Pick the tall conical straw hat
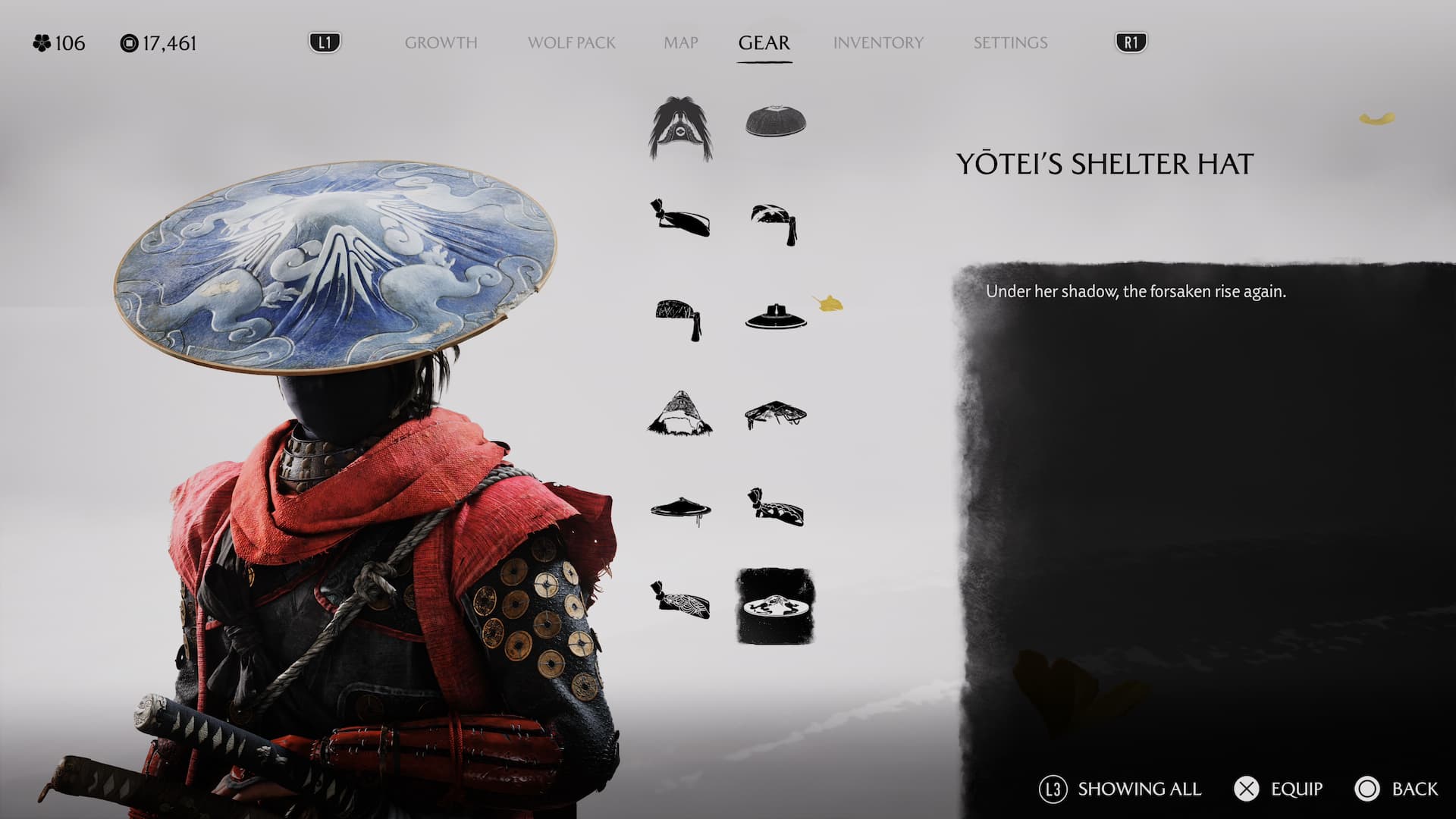This screenshot has width=1456, height=819. [x=680, y=413]
